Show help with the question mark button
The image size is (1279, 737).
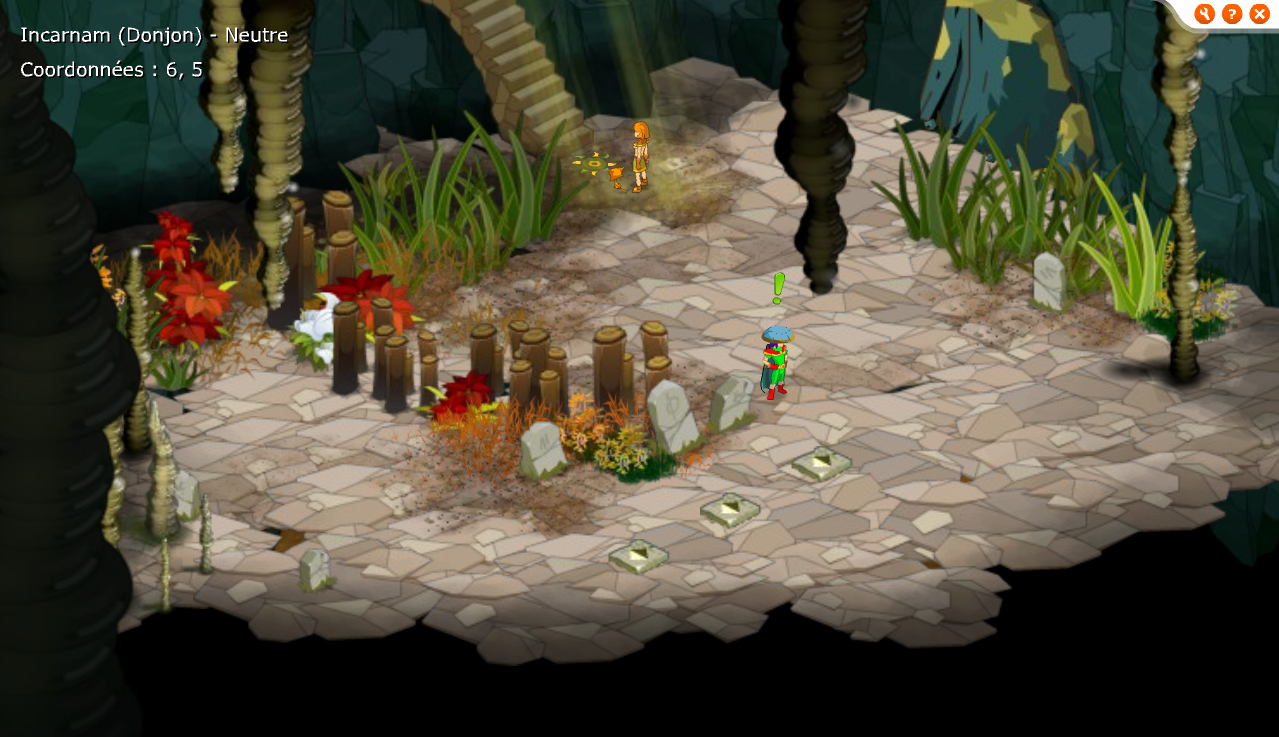coord(1232,14)
